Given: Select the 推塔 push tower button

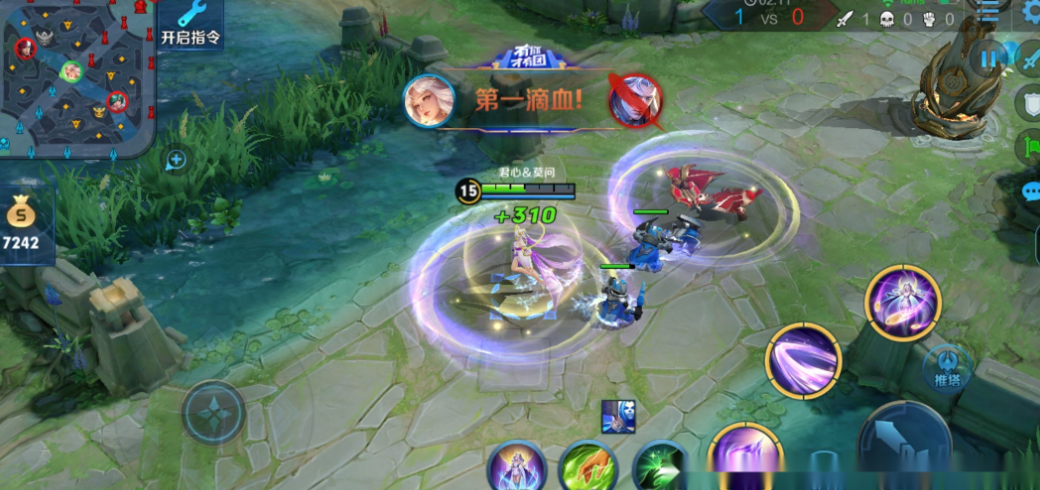Looking at the screenshot, I should pyautogui.click(x=946, y=367).
